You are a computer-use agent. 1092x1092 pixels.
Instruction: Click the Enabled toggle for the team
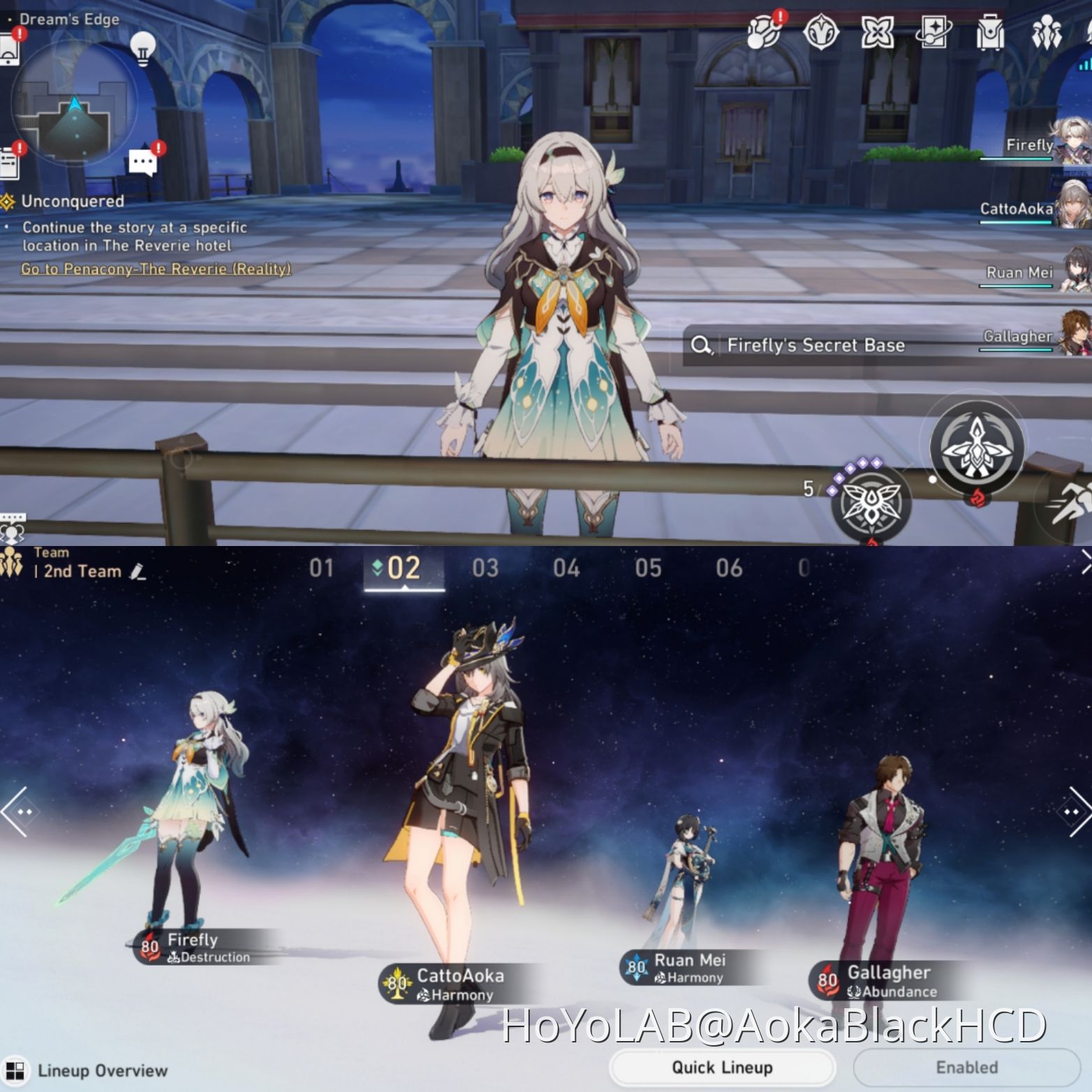966,1068
